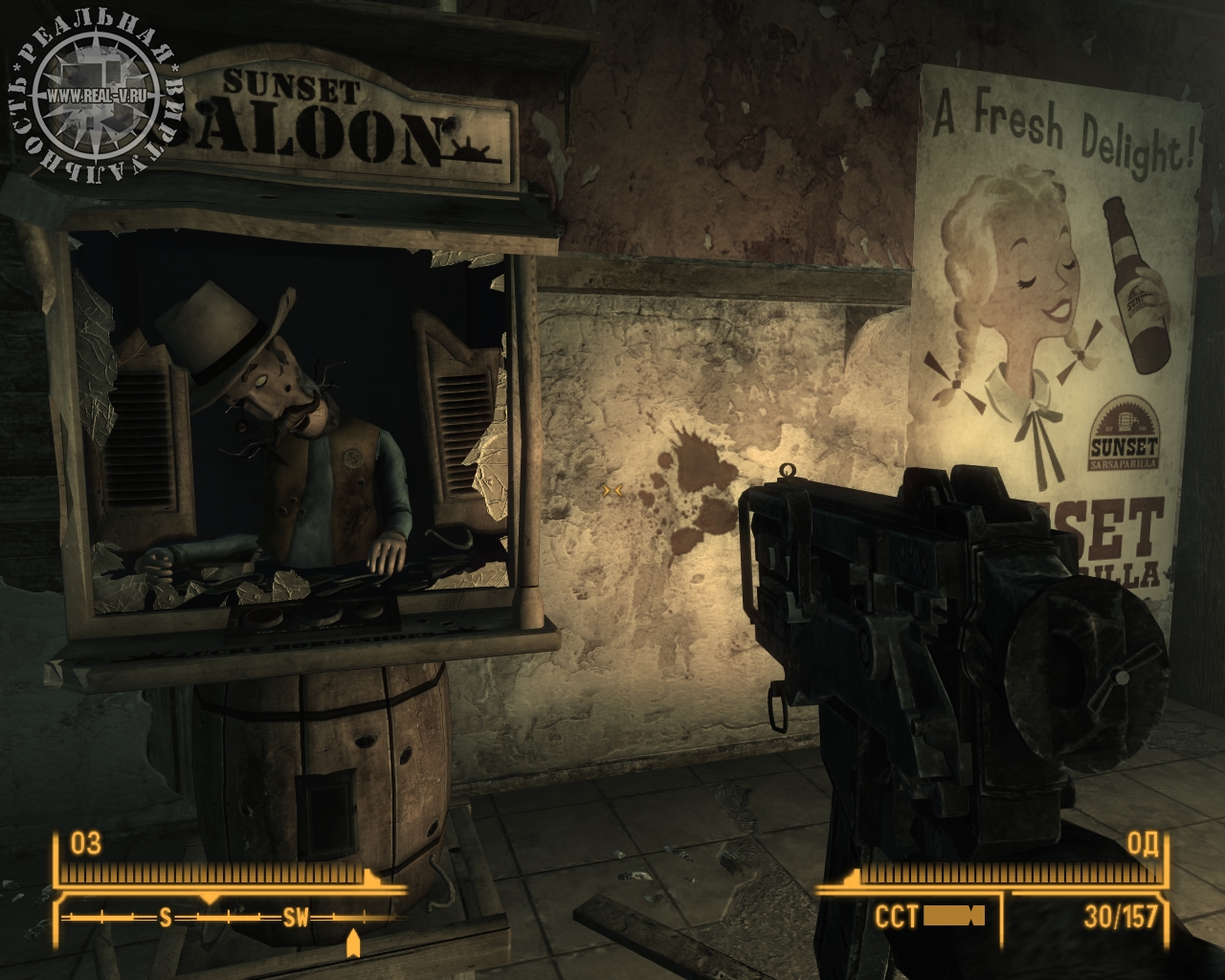Image resolution: width=1225 pixels, height=980 pixels.
Task: Click the compass direction strip
Action: pyautogui.click(x=230, y=918)
